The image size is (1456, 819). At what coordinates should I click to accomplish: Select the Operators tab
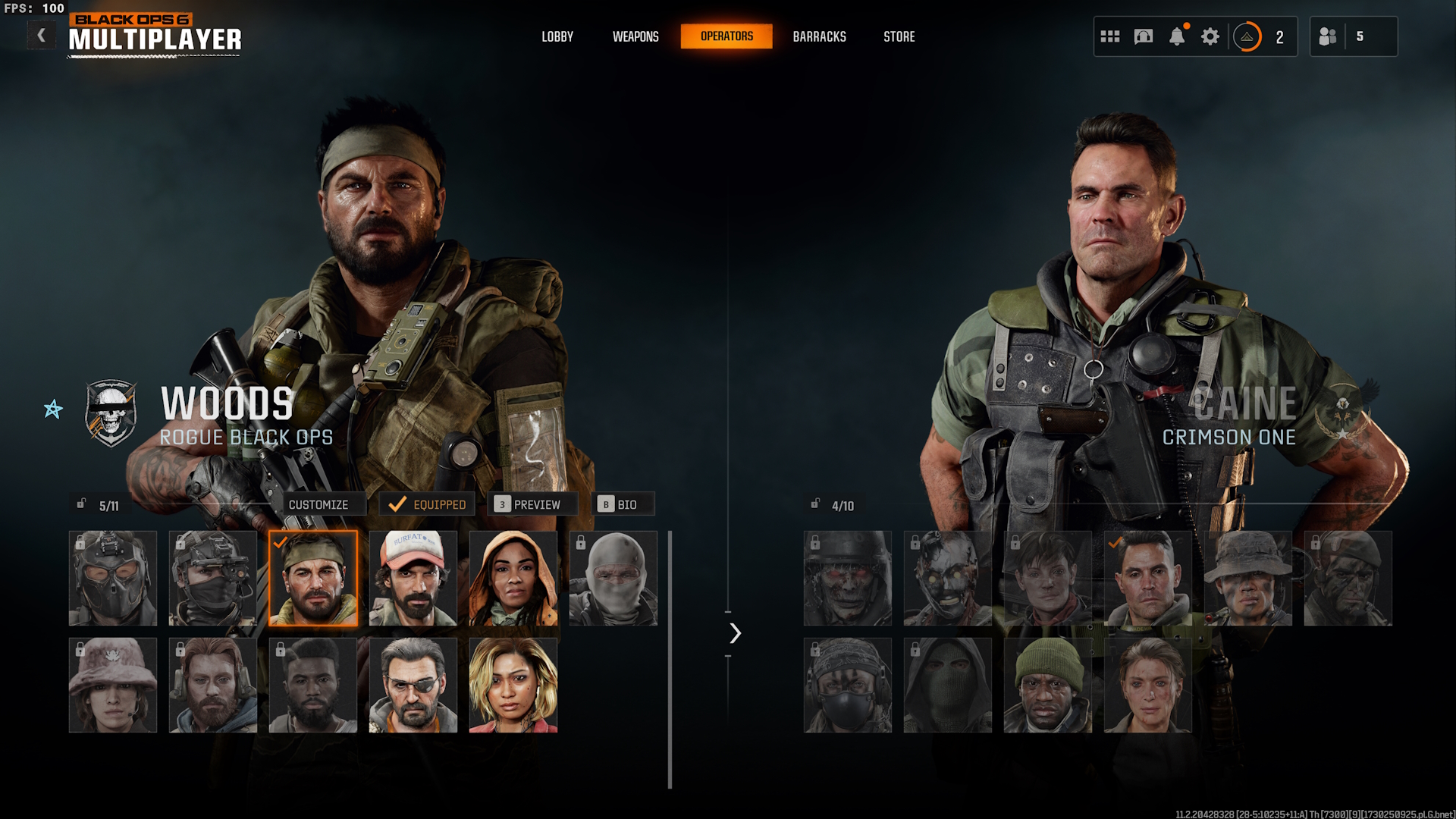click(726, 36)
